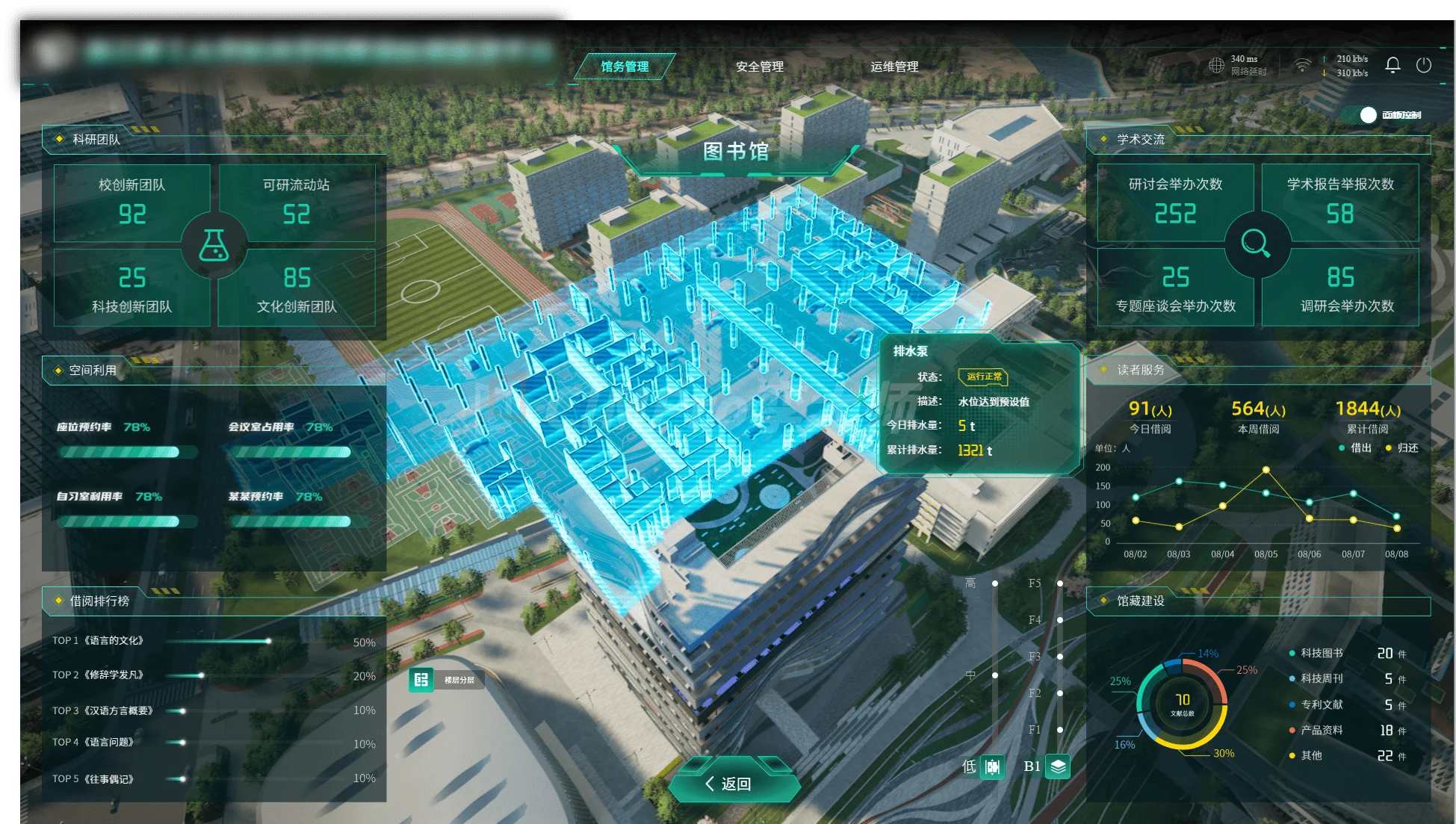This screenshot has height=824, width=1456.
Task: Show floor F1
Action: pos(1059,730)
